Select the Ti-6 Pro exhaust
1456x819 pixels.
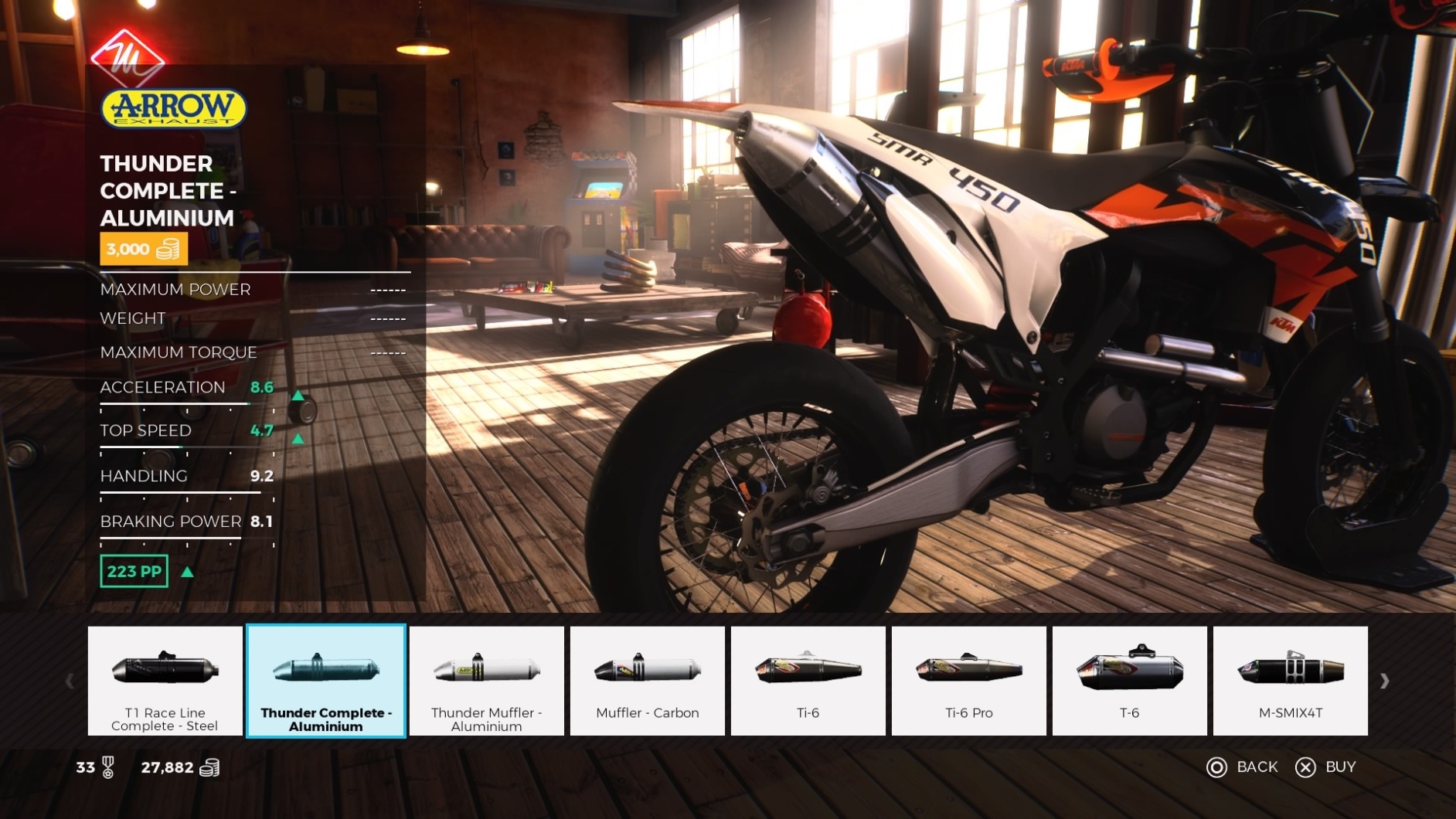(968, 680)
